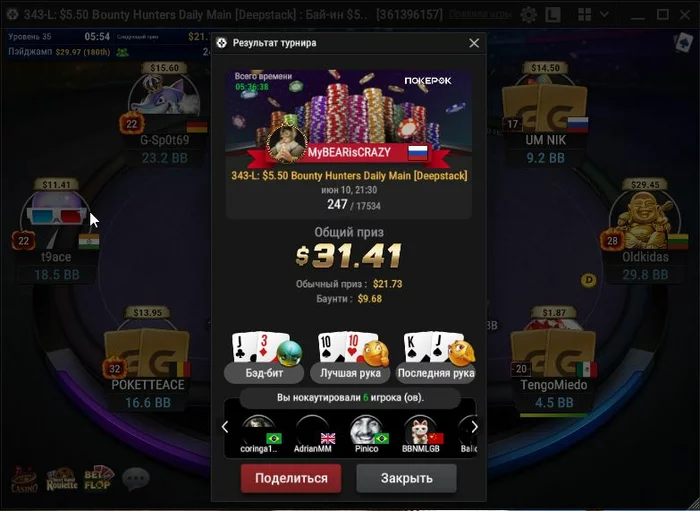Dismiss tournament result window with X
Viewport: 700px width, 511px height.
tap(474, 43)
